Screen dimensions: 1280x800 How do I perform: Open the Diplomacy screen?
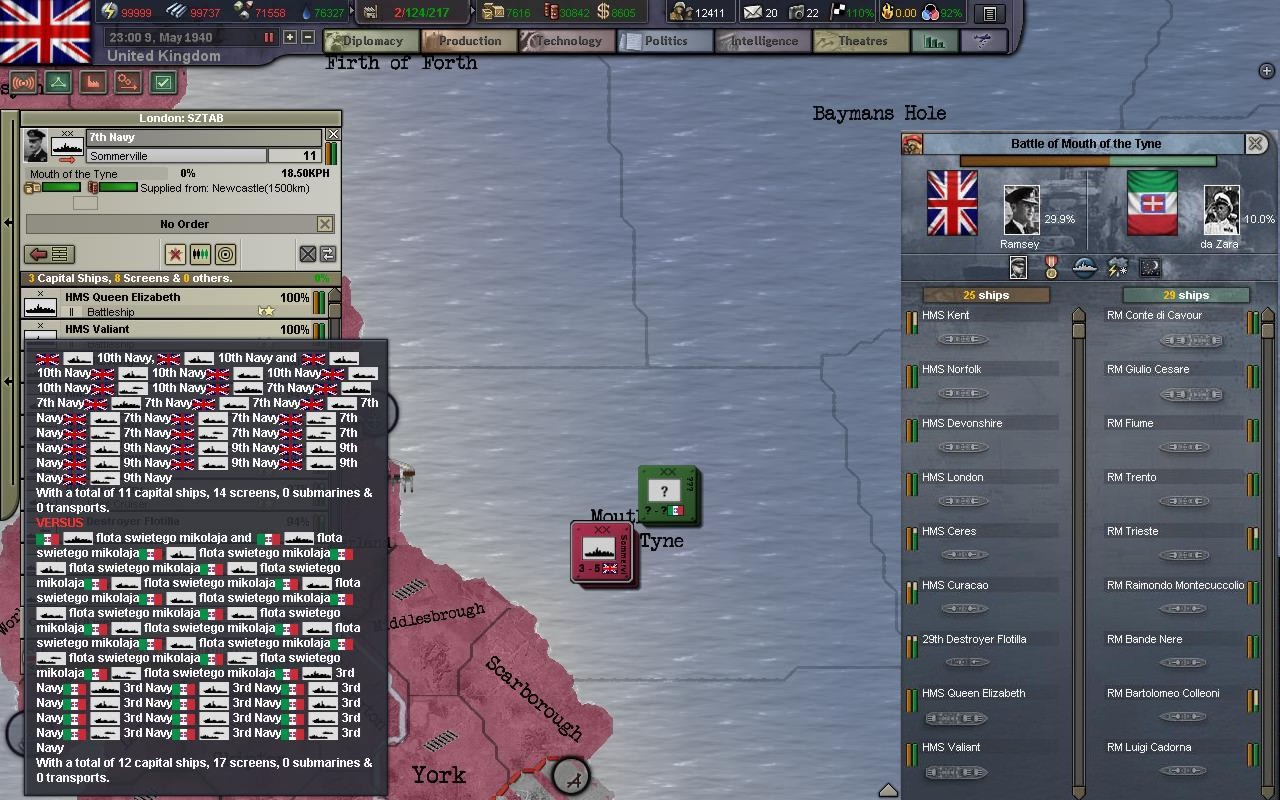pyautogui.click(x=371, y=41)
